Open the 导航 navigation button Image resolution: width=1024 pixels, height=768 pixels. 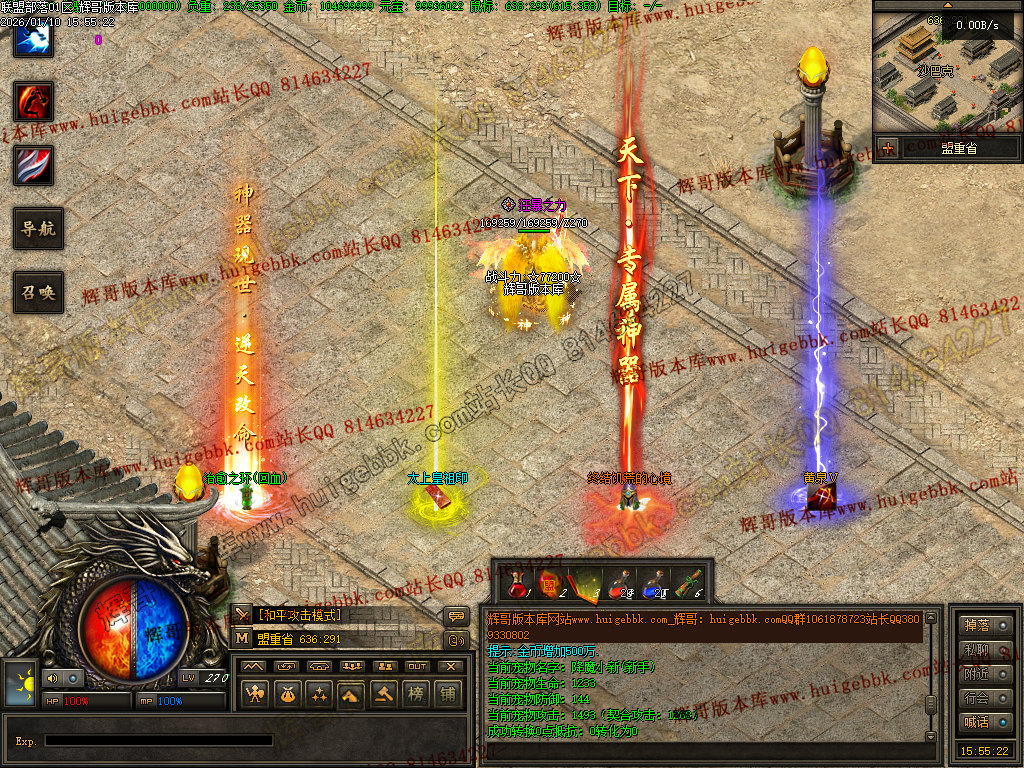coord(38,228)
